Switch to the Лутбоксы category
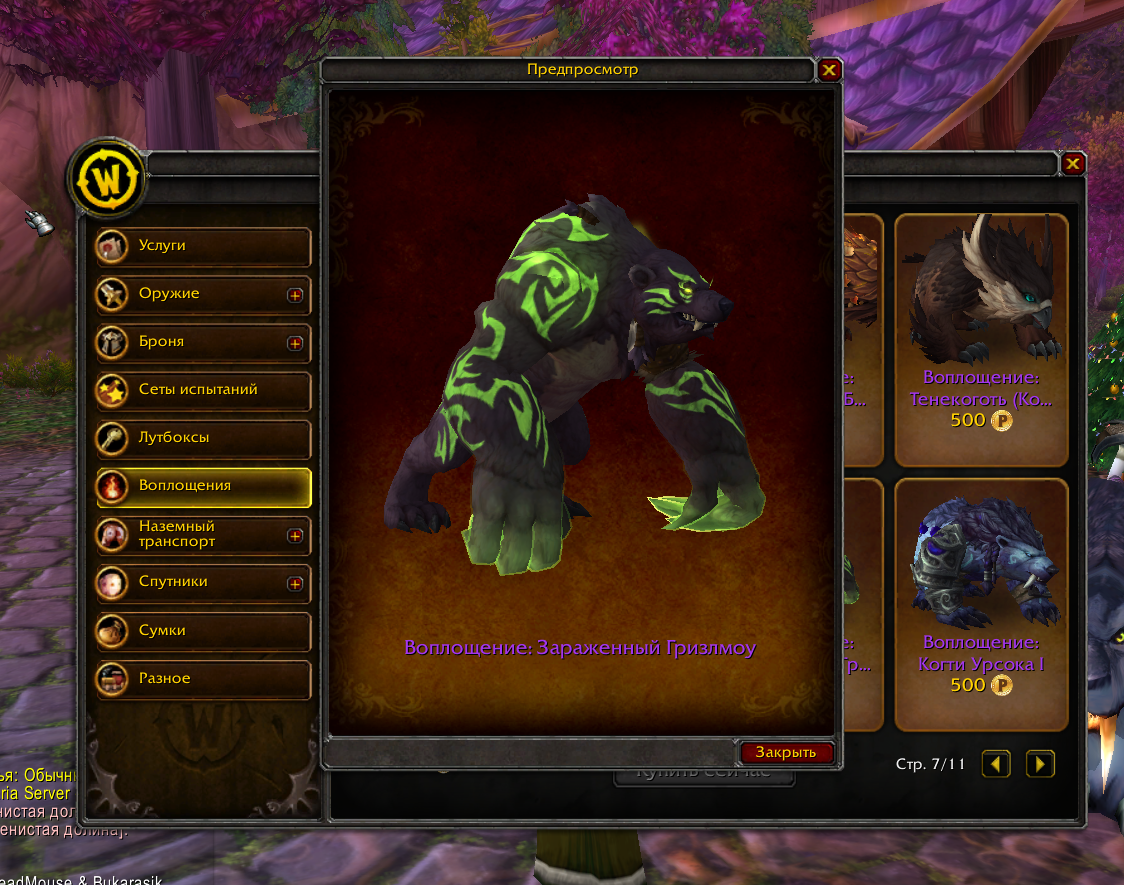This screenshot has width=1124, height=885. point(203,438)
